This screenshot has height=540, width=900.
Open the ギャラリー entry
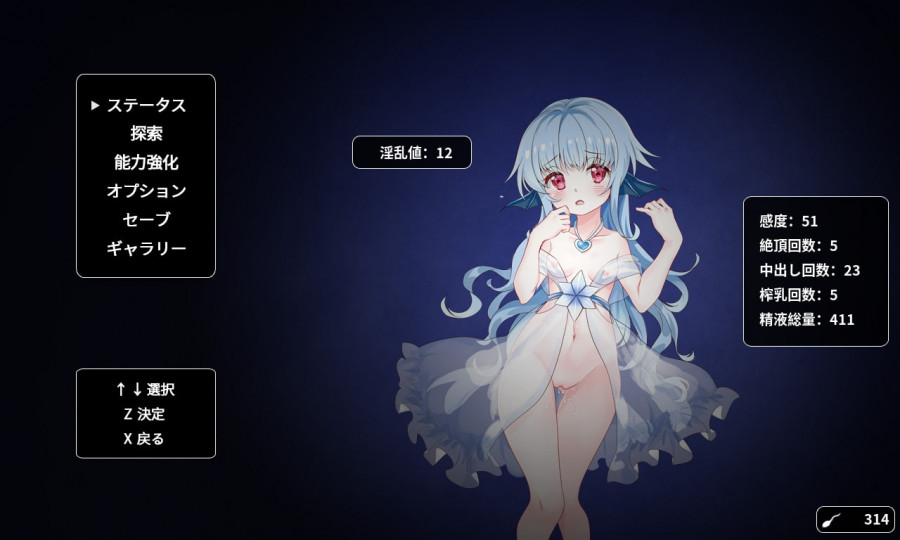[146, 249]
